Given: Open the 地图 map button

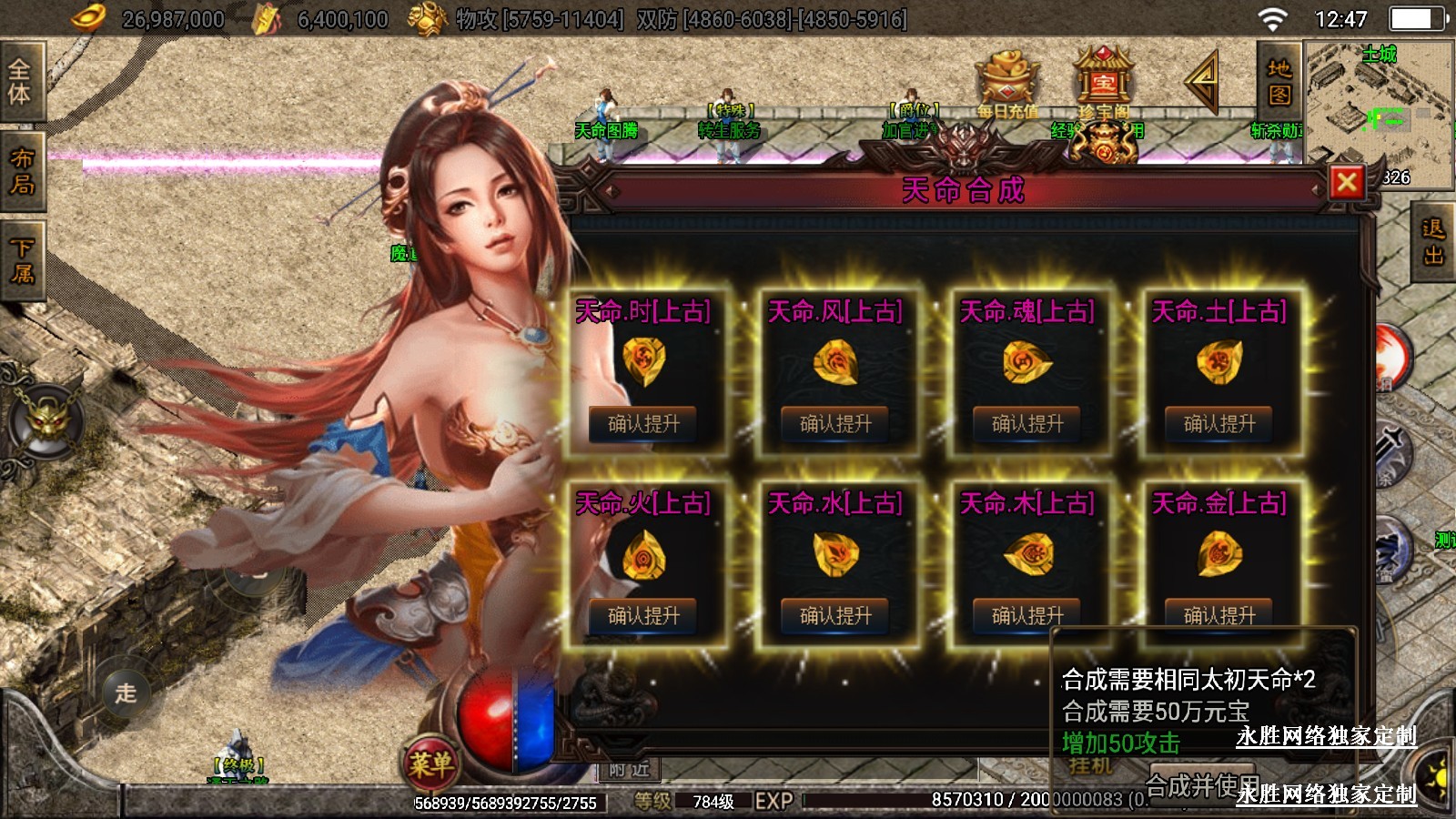Looking at the screenshot, I should (x=1279, y=82).
